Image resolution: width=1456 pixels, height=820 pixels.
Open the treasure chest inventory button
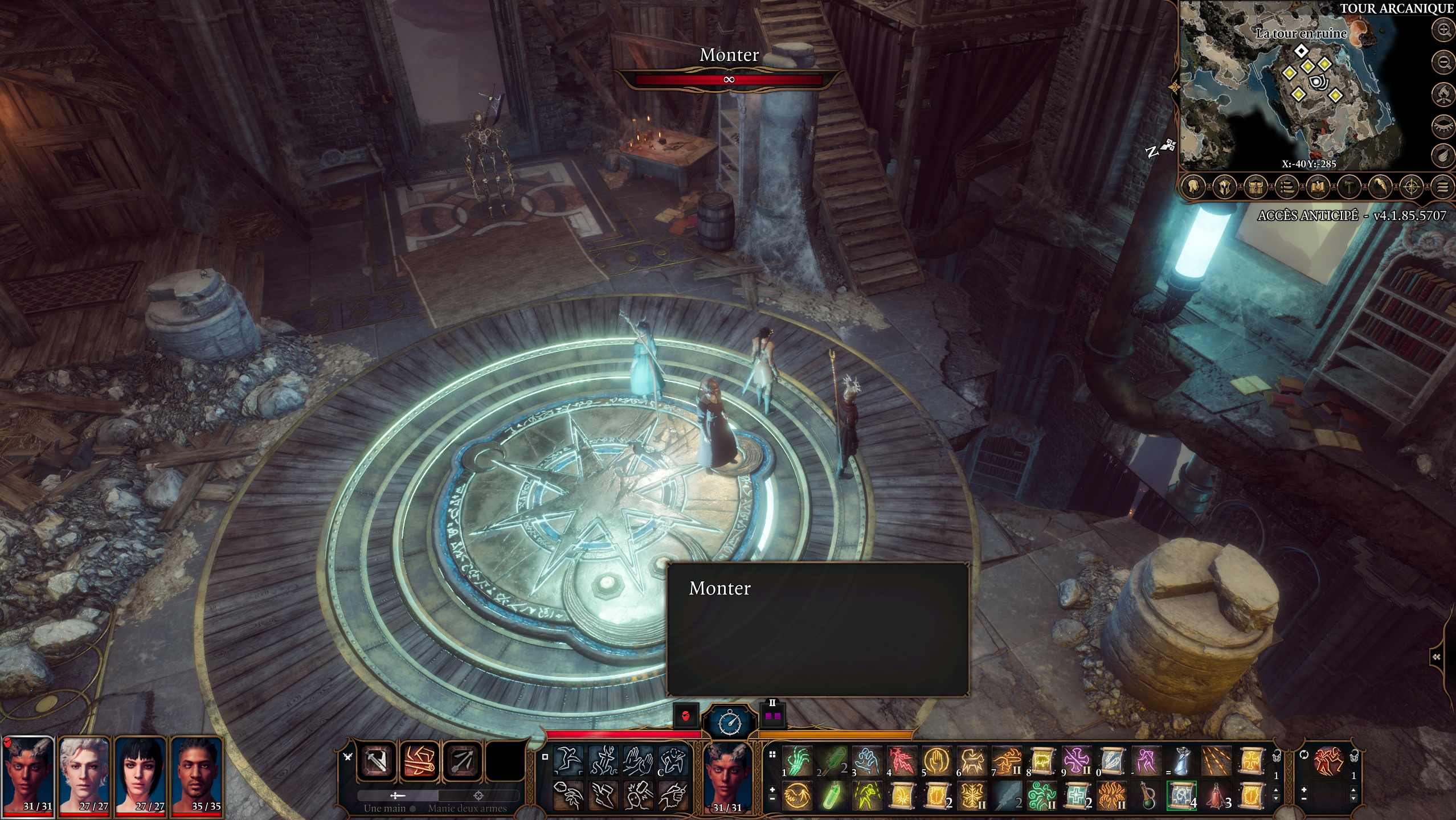pyautogui.click(x=1255, y=186)
